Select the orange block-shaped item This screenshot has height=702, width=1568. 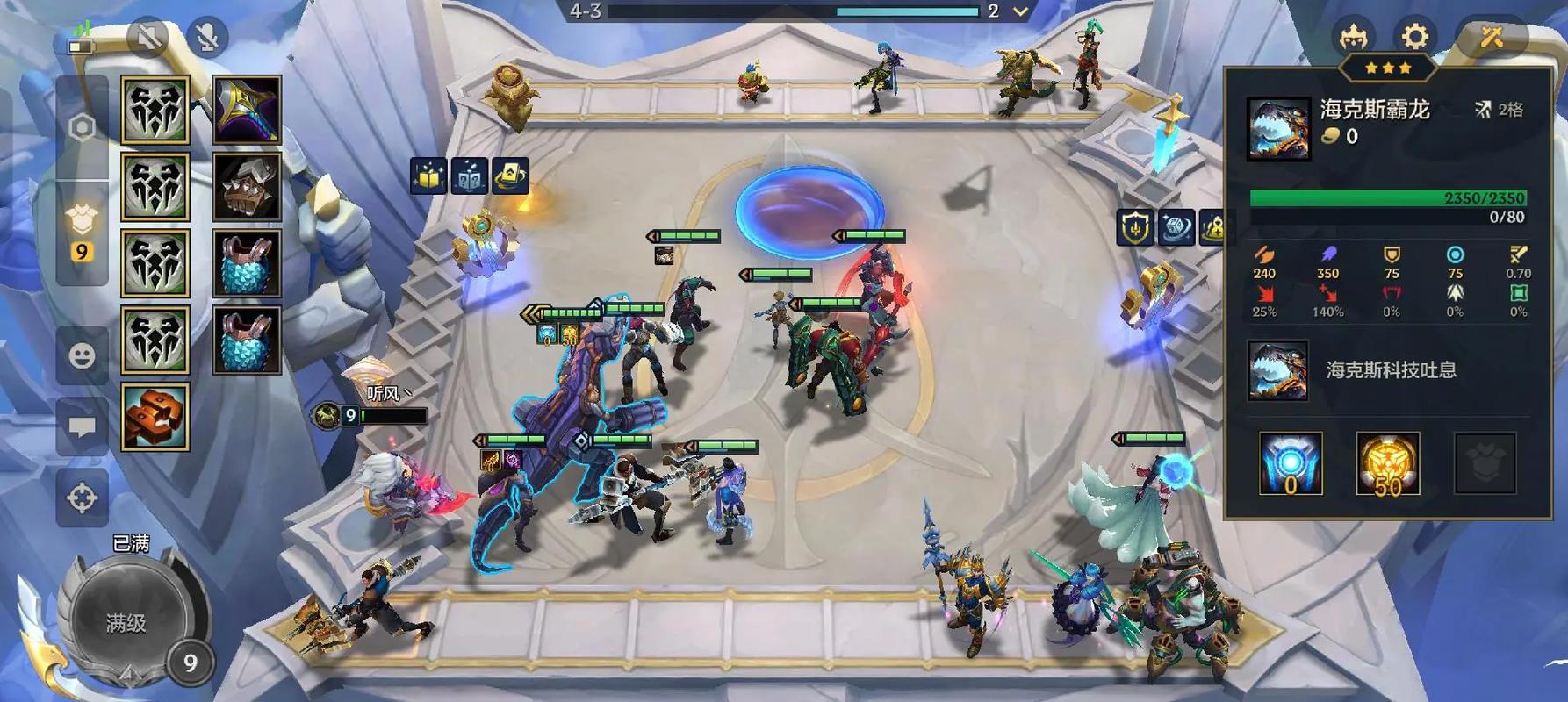click(x=155, y=417)
